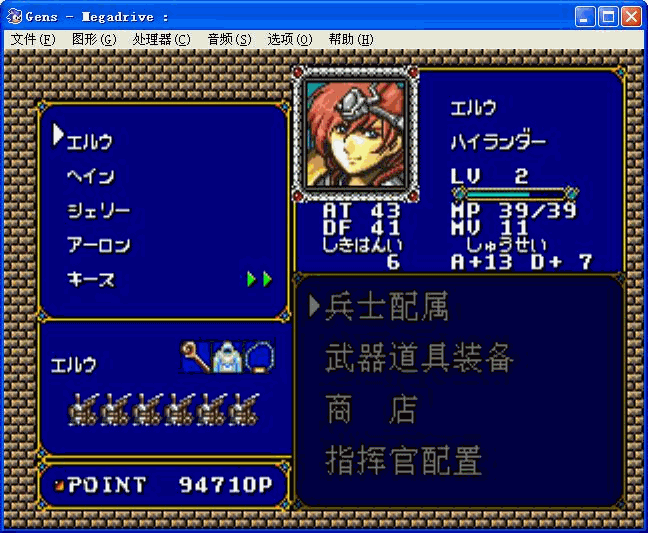Choose 武器道具装备 from the menu
The image size is (648, 533).
419,358
